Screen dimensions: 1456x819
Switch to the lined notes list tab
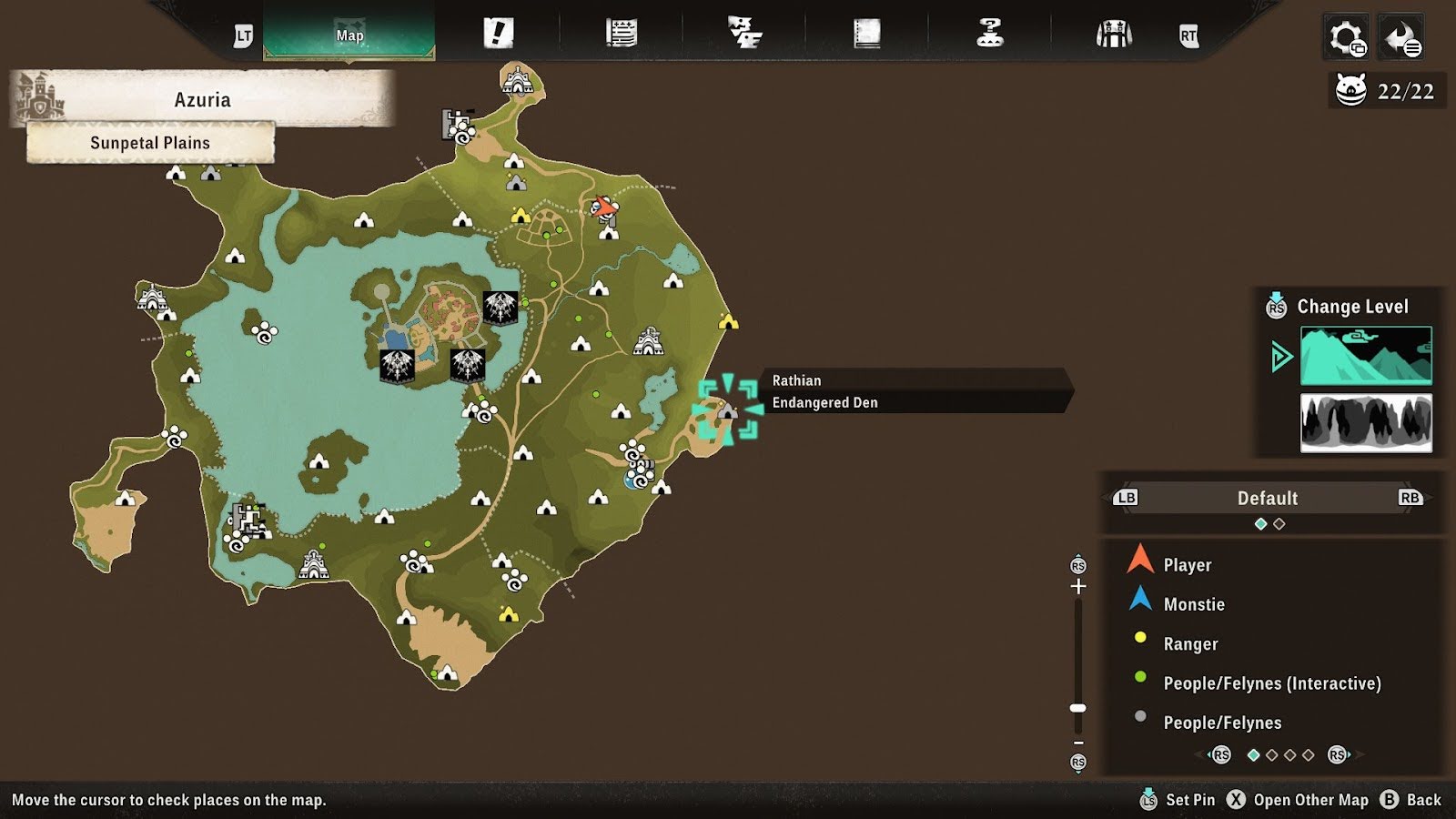pyautogui.click(x=621, y=34)
